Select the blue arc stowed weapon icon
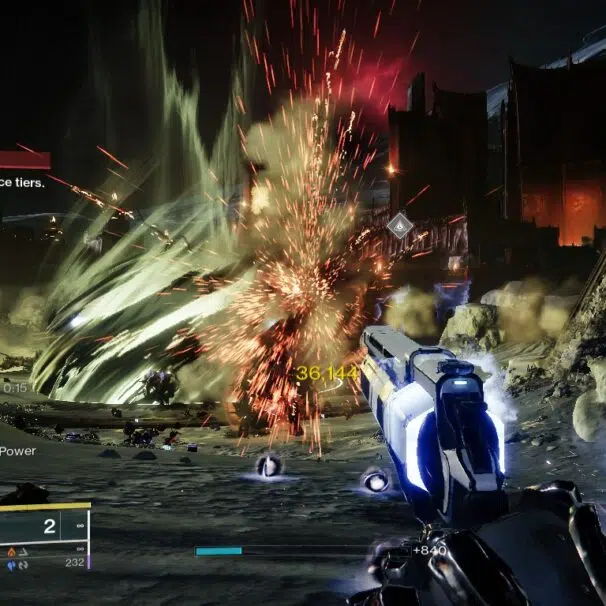This screenshot has height=606, width=606. click(12, 563)
